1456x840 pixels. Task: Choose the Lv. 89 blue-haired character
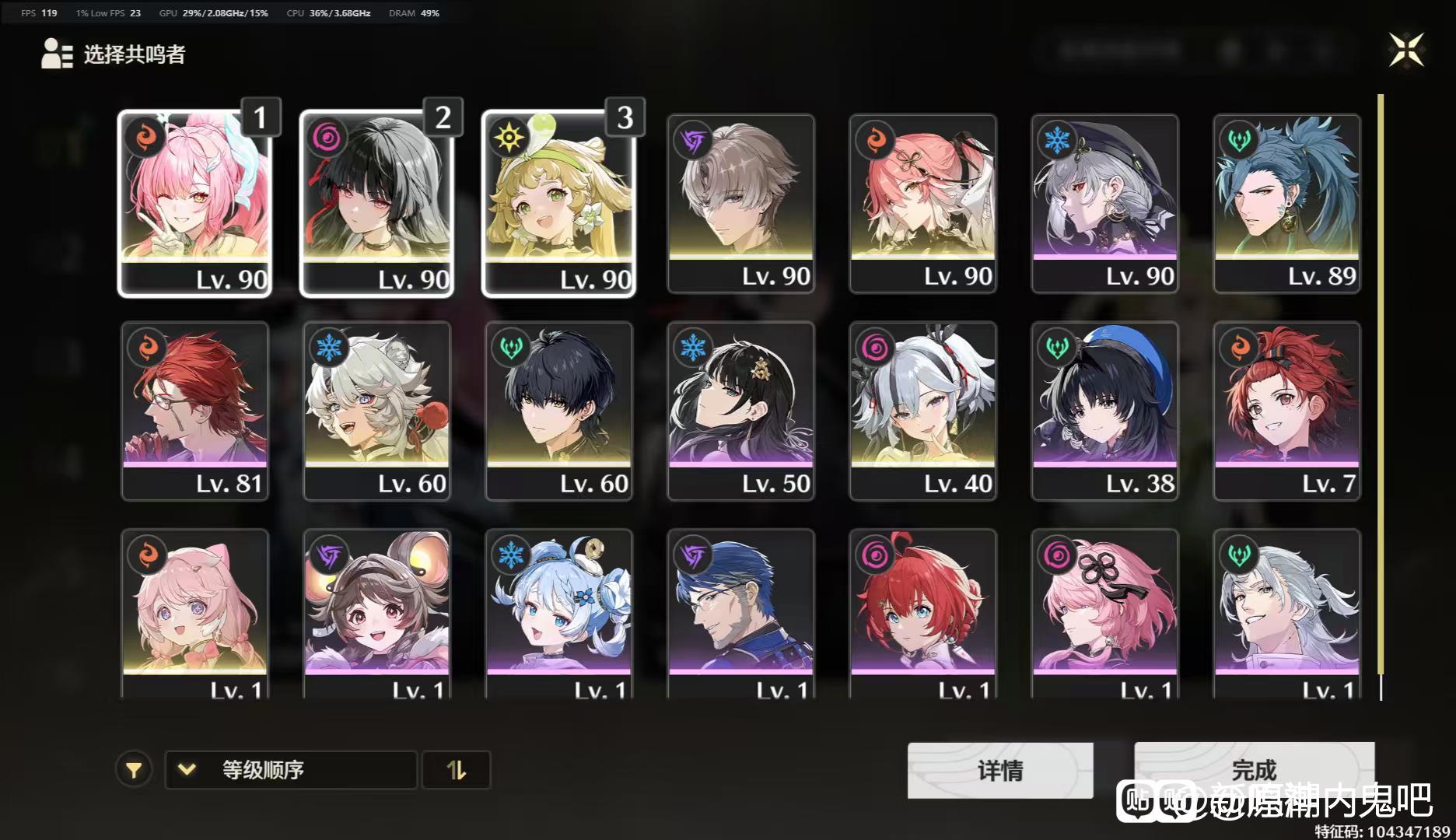click(x=1287, y=202)
